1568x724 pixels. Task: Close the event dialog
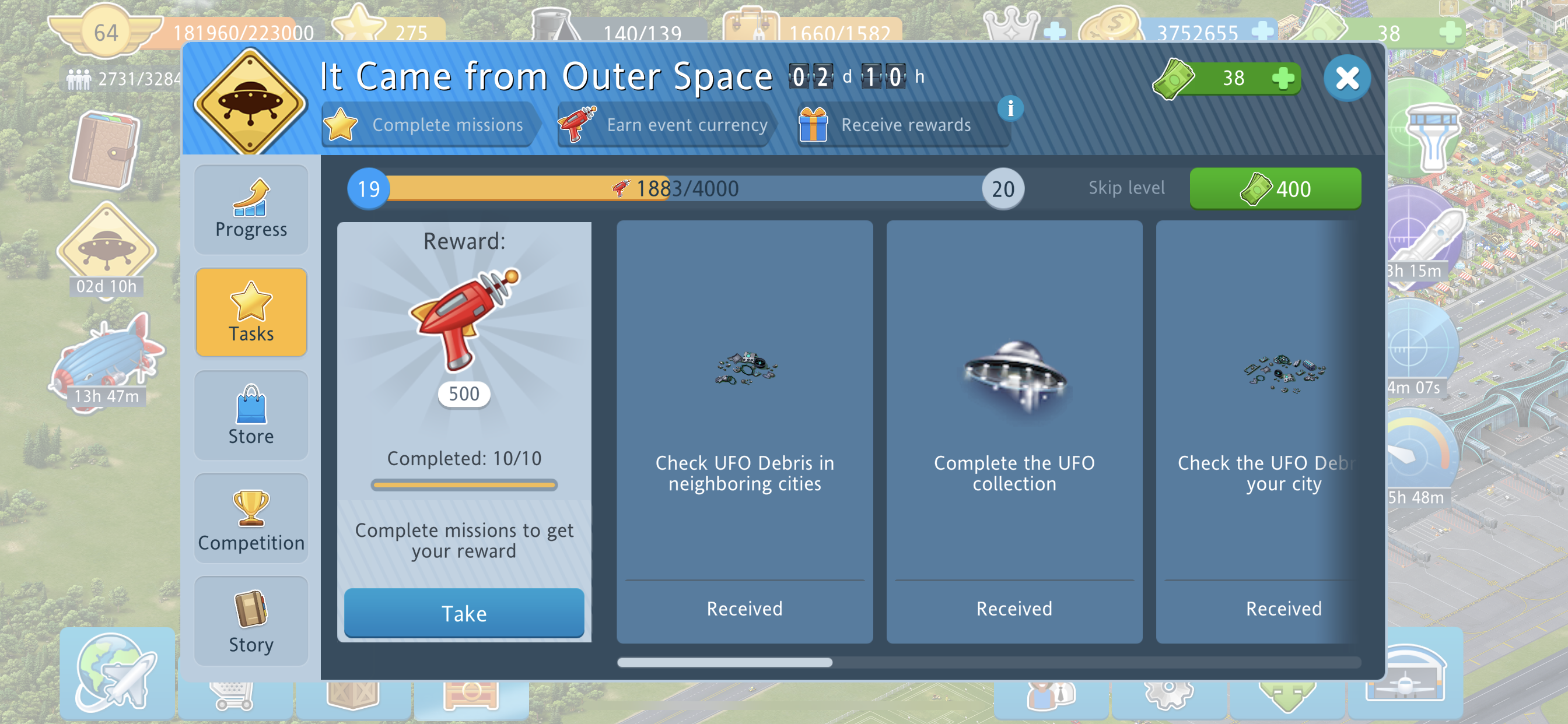tap(1346, 79)
